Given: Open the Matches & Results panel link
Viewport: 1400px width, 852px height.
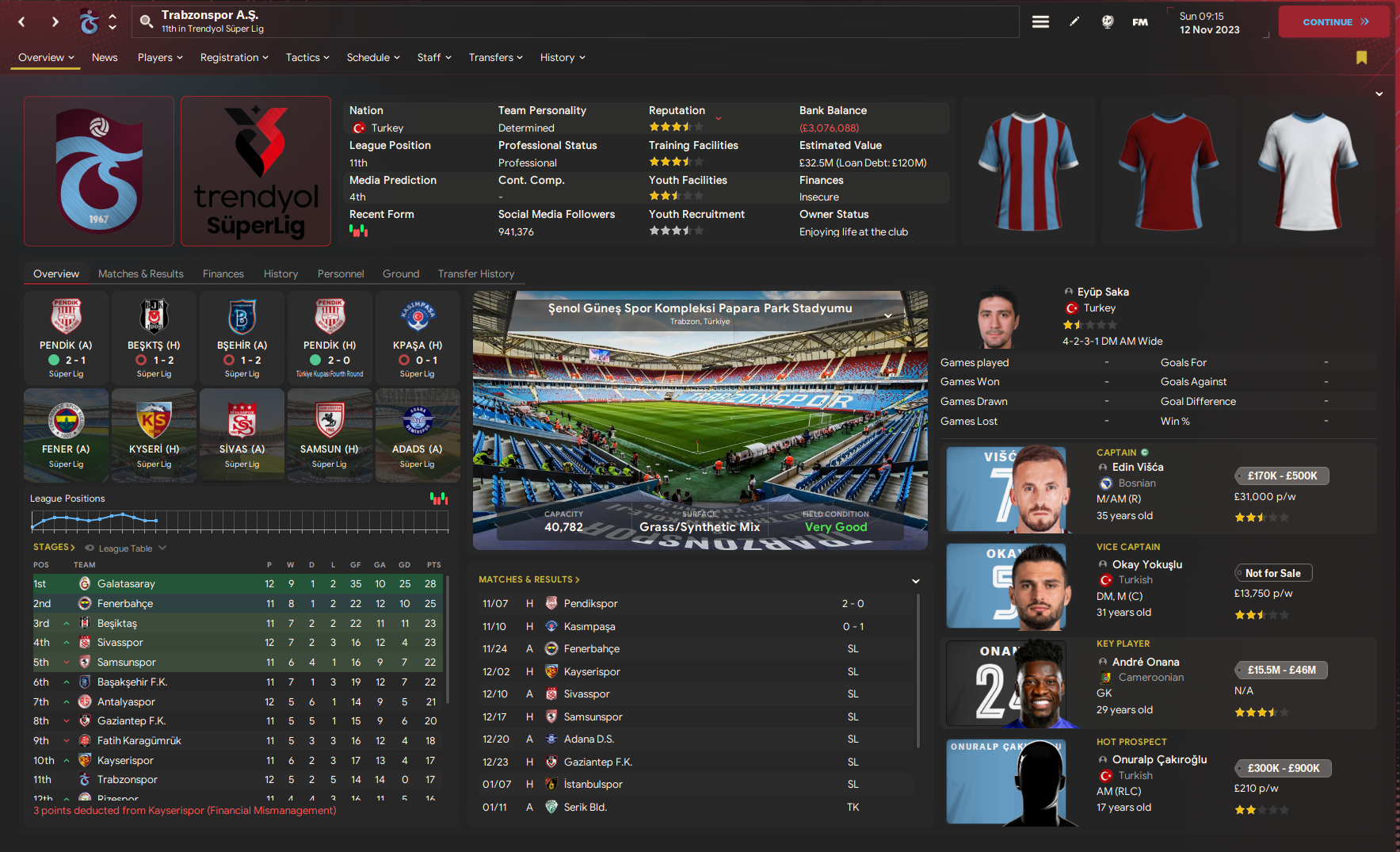Looking at the screenshot, I should 528,580.
